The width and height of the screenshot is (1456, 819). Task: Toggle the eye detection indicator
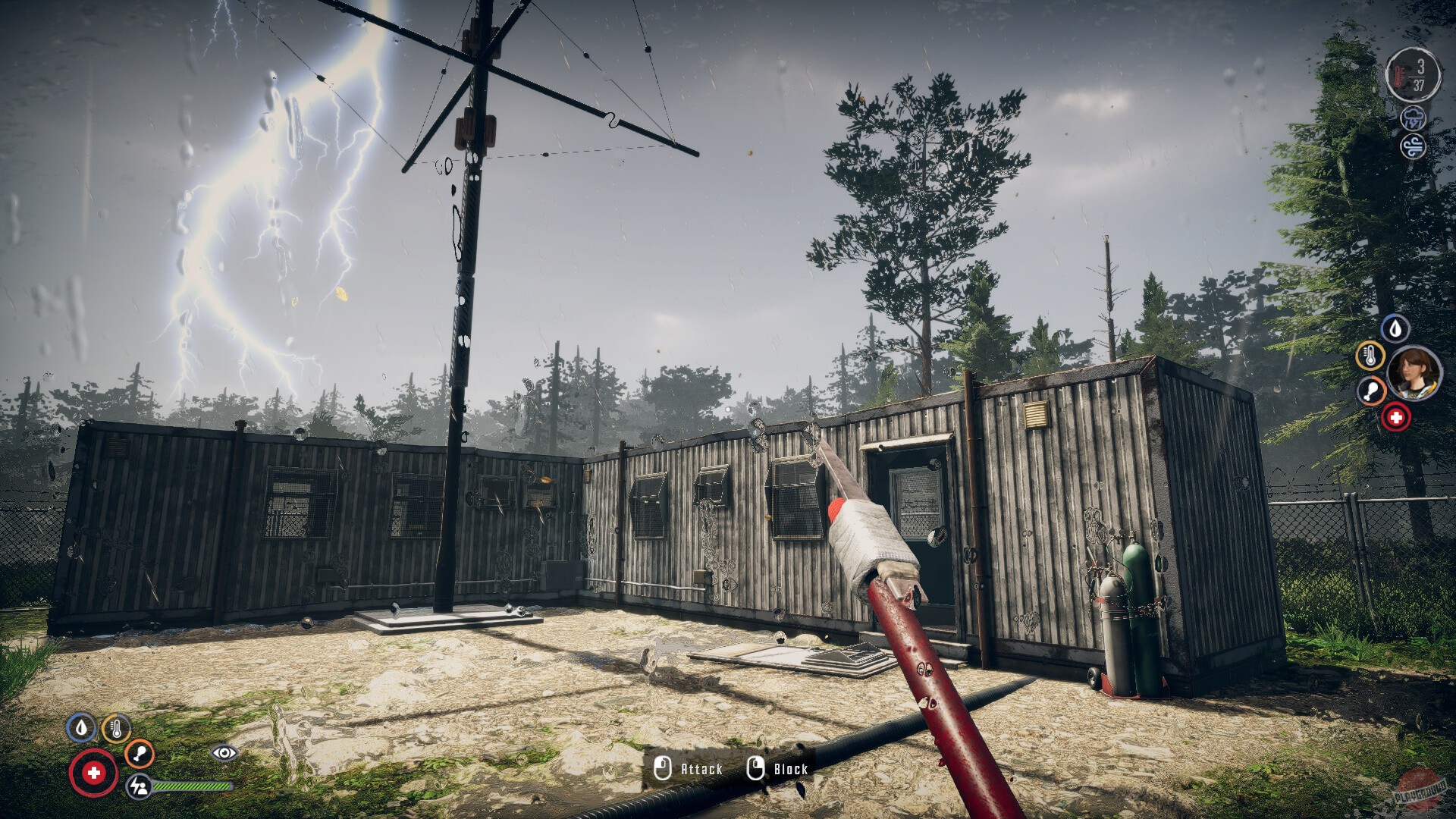(x=225, y=752)
